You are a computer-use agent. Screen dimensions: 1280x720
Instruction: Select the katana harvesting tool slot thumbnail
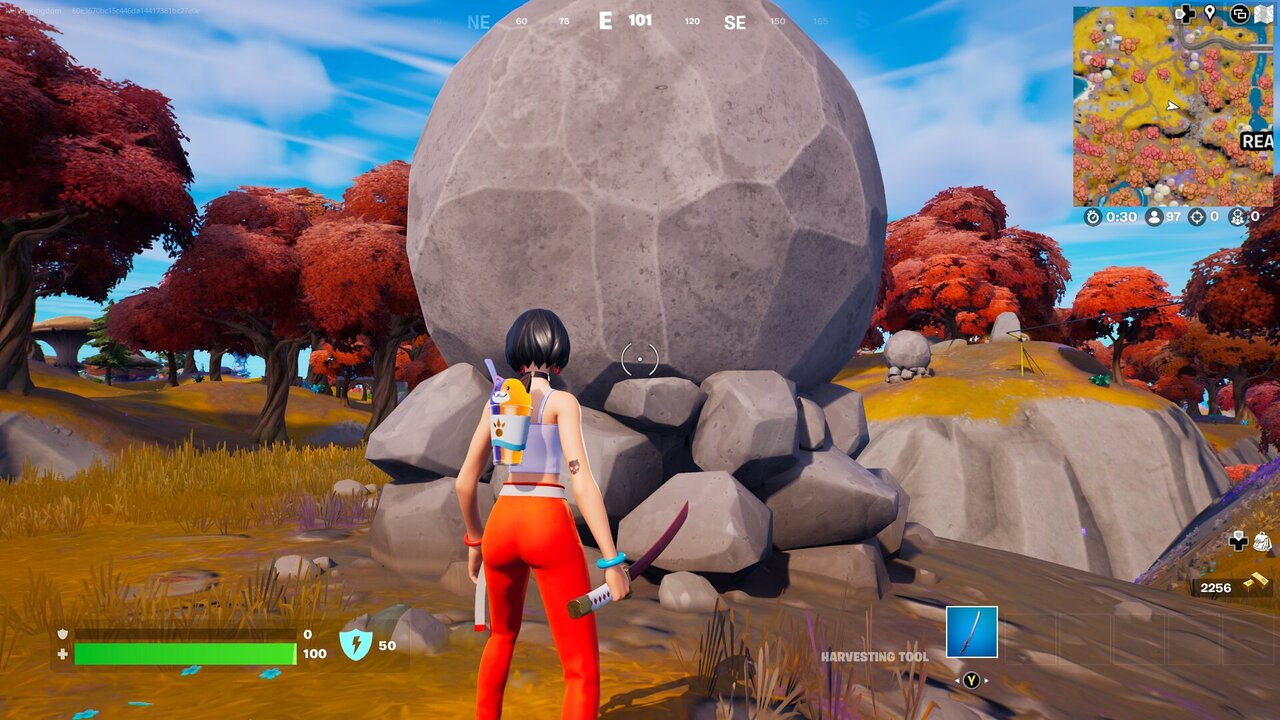click(x=972, y=632)
